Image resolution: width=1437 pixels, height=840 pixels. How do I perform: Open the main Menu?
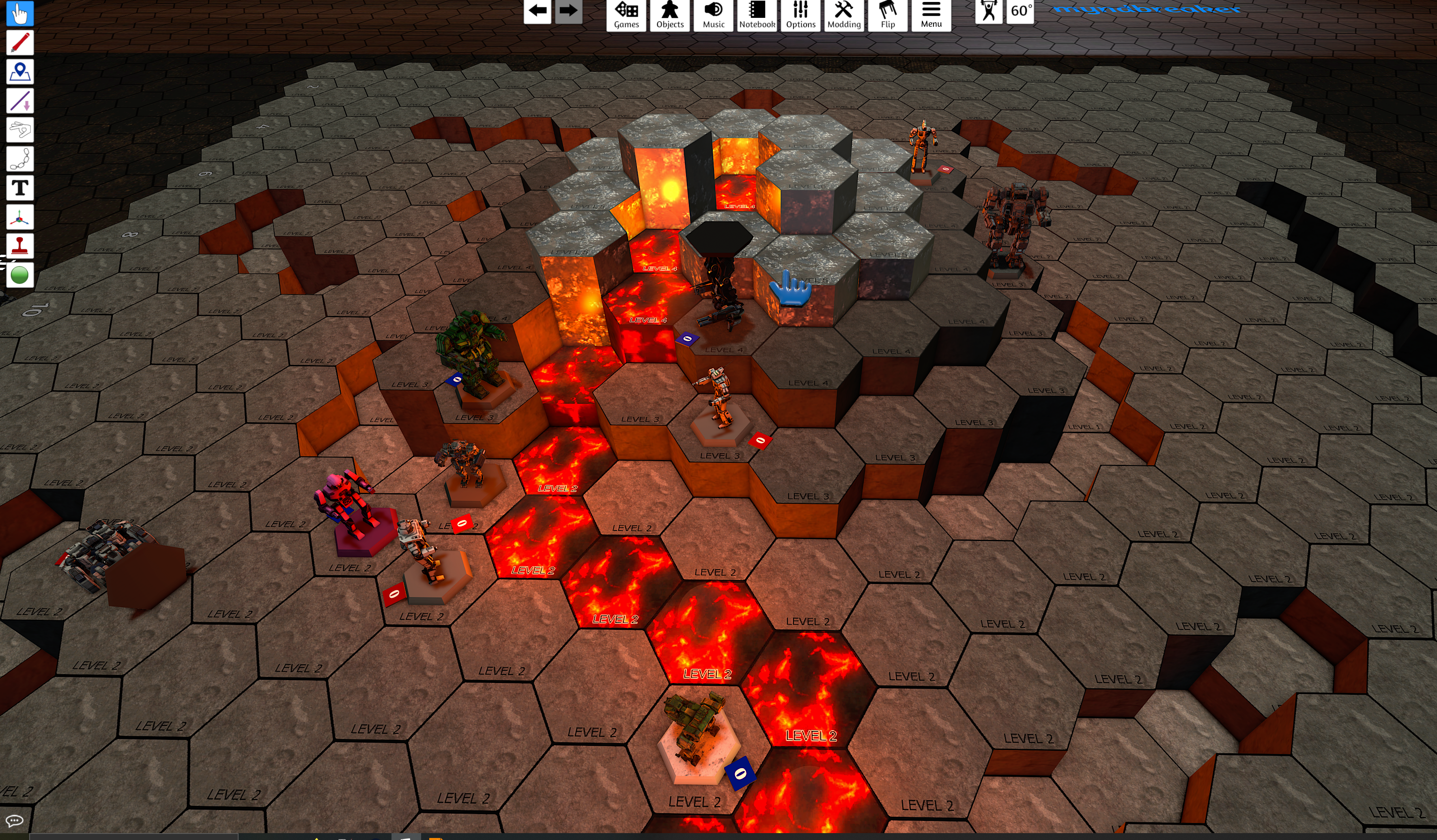[931, 14]
